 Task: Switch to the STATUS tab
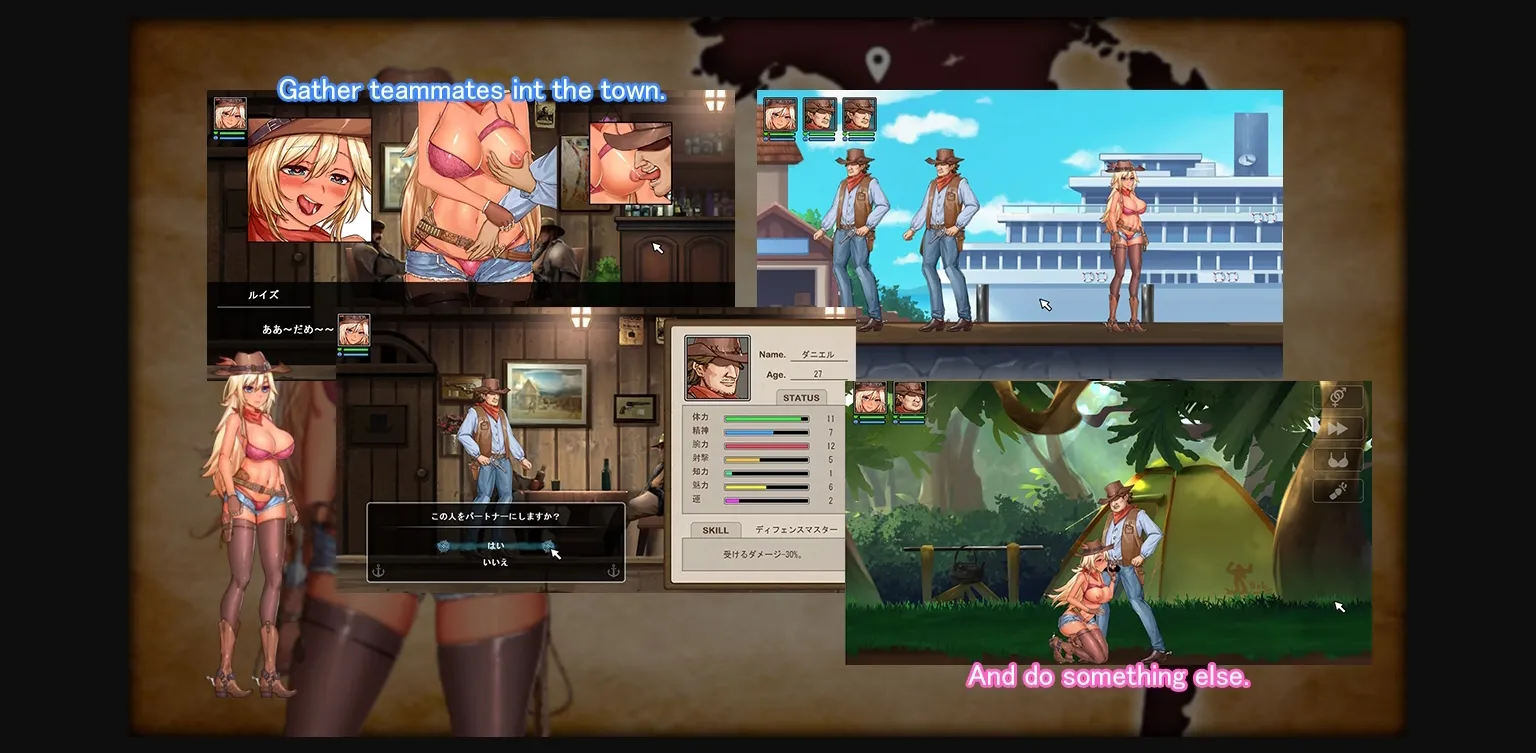(803, 398)
